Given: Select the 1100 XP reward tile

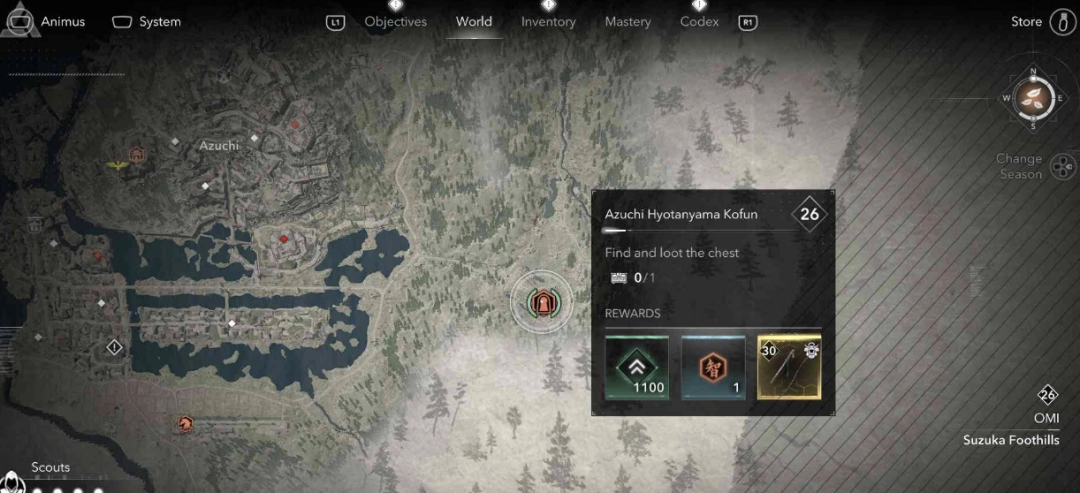Looking at the screenshot, I should click(637, 367).
